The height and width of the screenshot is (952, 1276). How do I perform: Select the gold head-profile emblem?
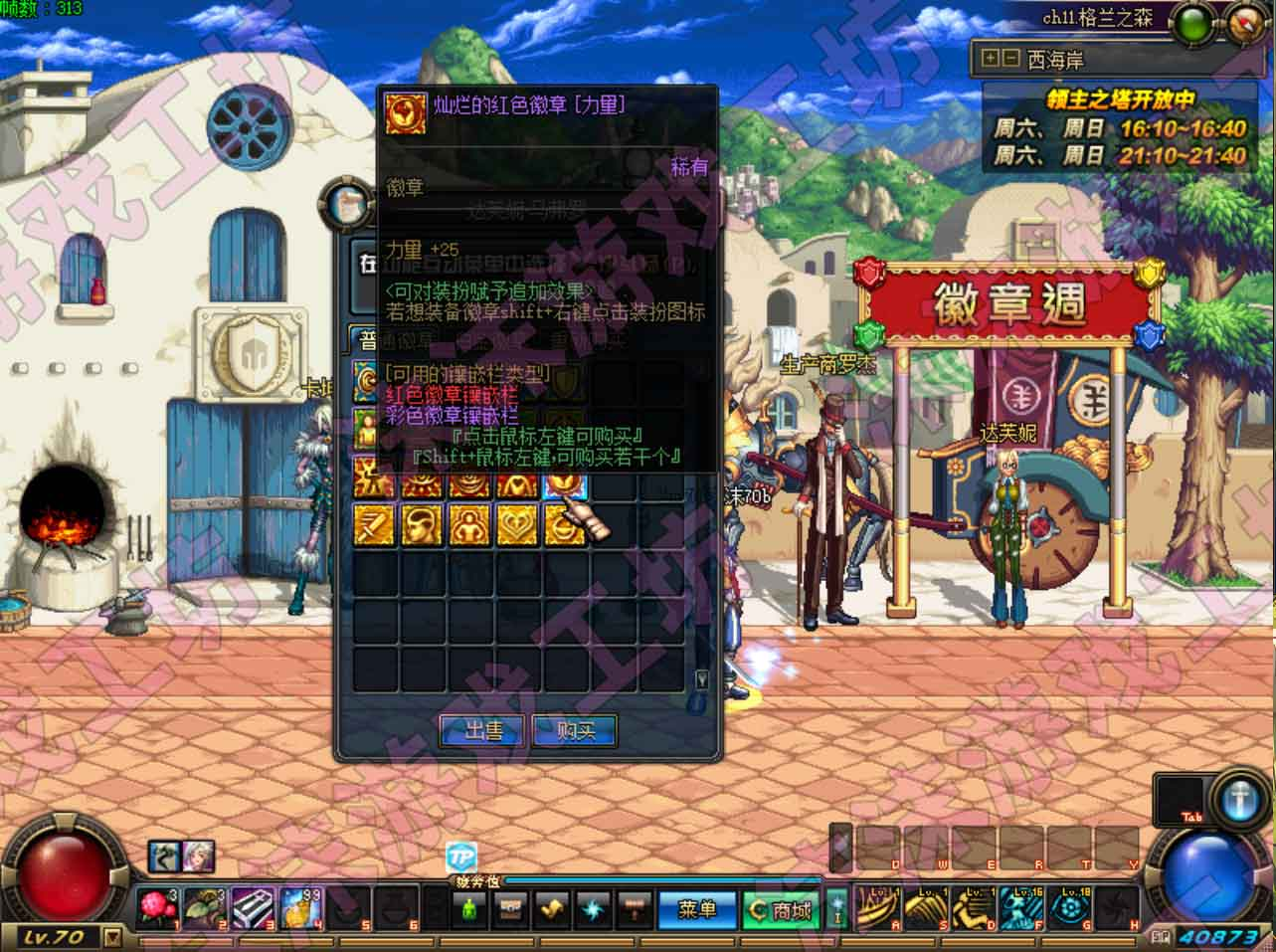pos(421,524)
